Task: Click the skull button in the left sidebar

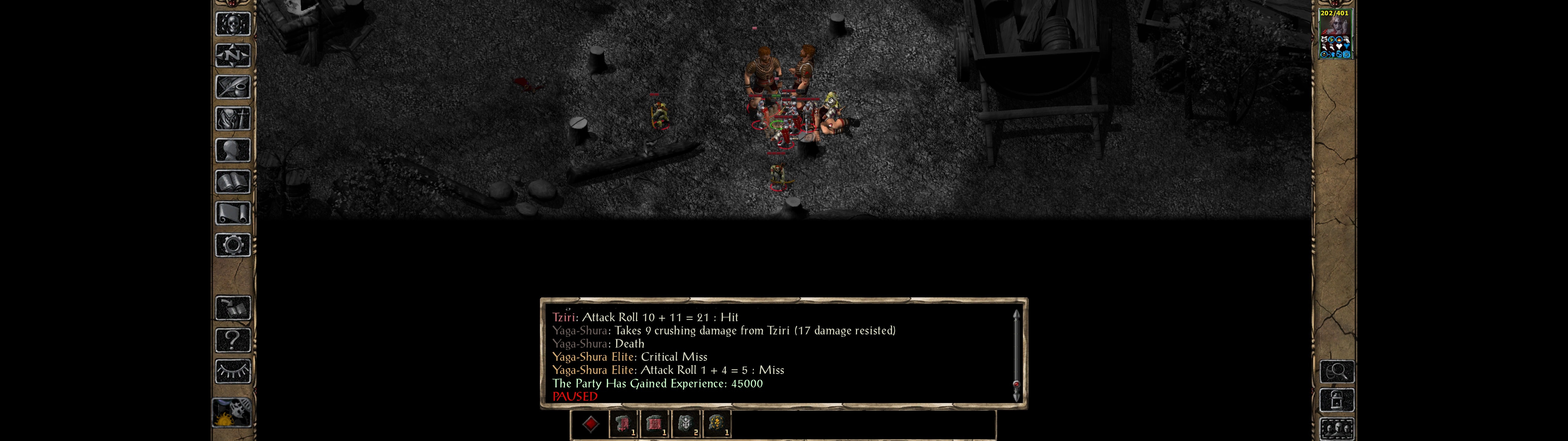Action: [232, 24]
